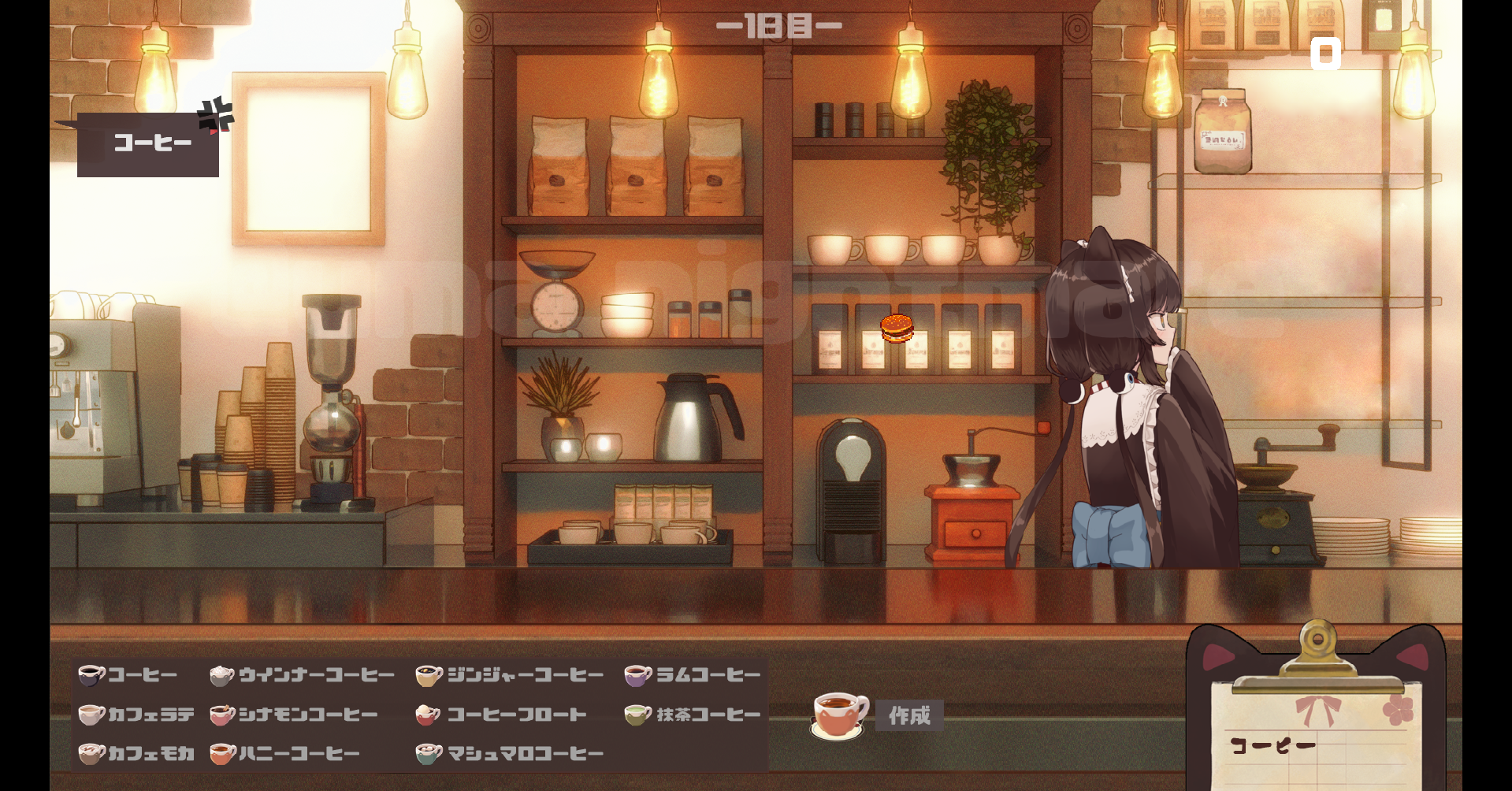
Task: Choose the 抹茶コーヒー drink
Action: coord(693,715)
